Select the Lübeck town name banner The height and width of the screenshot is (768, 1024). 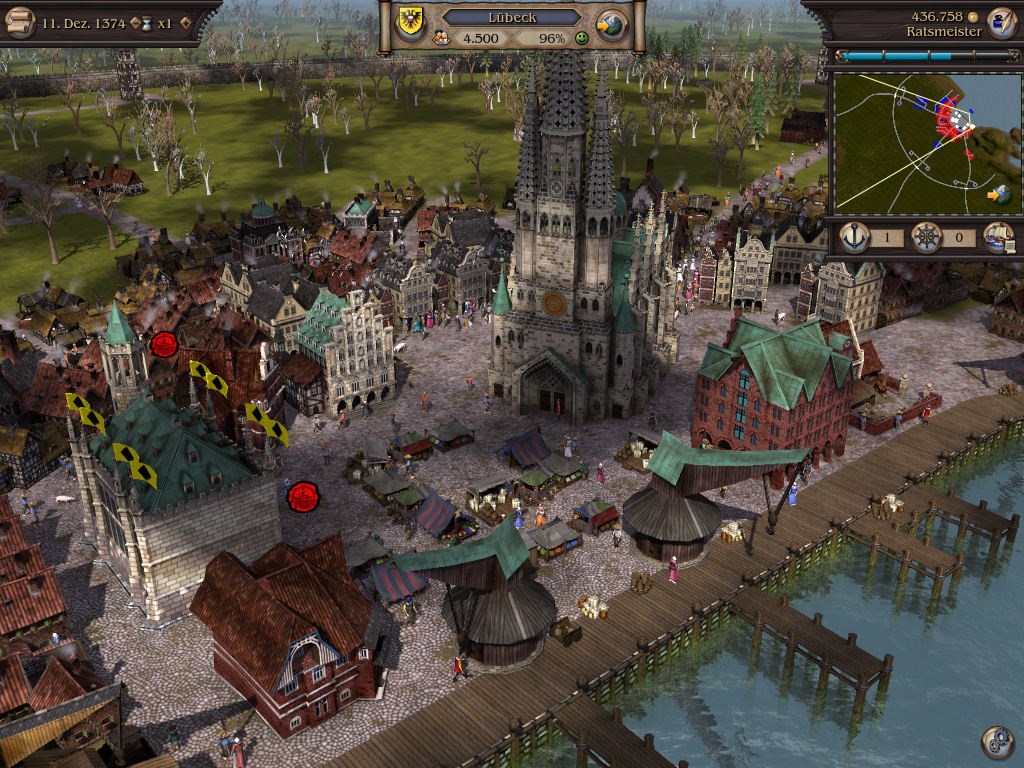pyautogui.click(x=511, y=17)
